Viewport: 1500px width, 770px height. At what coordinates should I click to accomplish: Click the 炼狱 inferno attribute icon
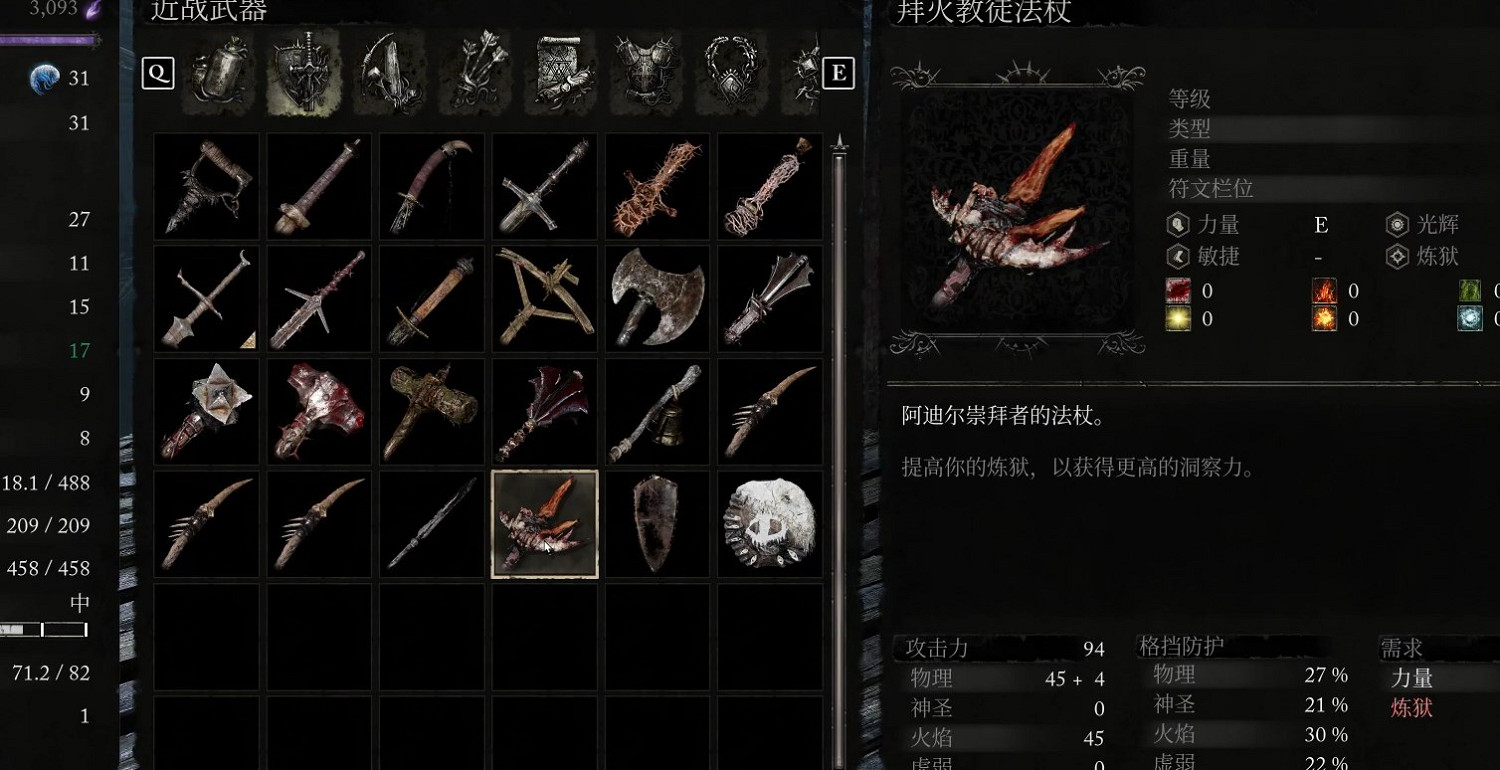tap(1396, 256)
